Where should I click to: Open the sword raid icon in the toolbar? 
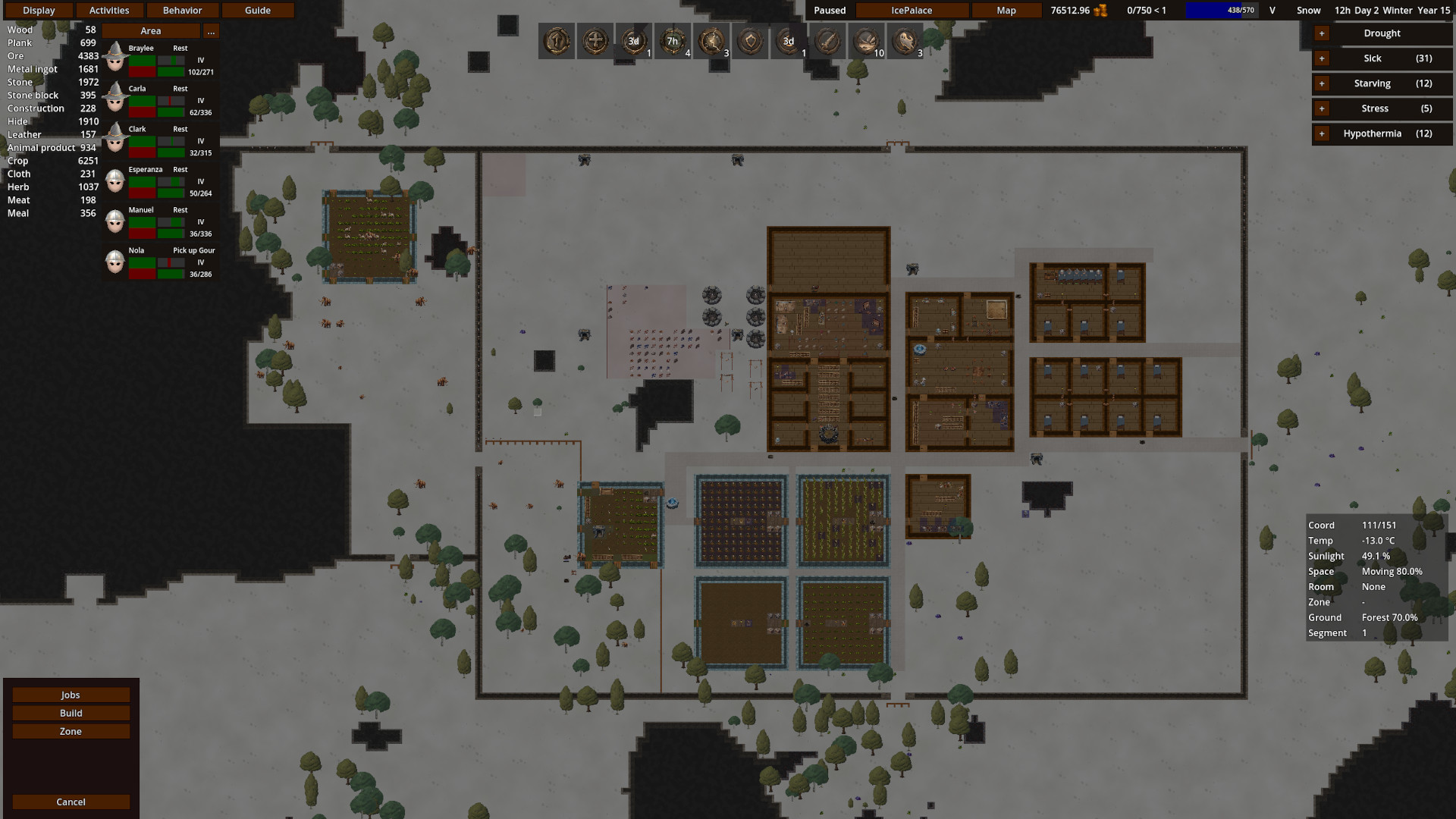tap(827, 41)
